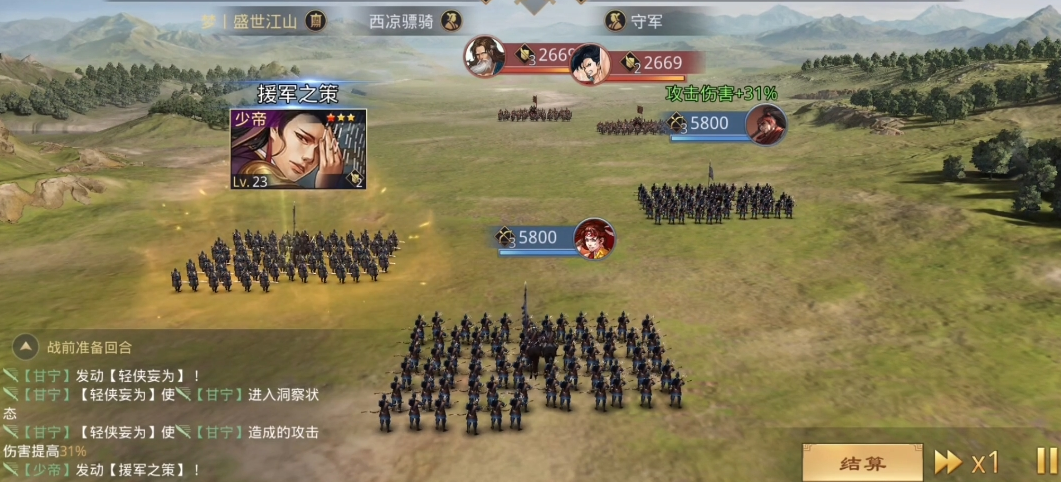Viewport: 1061px width, 482px height.
Task: Inspect the white-bearded enemy general portrait
Action: [x=484, y=56]
